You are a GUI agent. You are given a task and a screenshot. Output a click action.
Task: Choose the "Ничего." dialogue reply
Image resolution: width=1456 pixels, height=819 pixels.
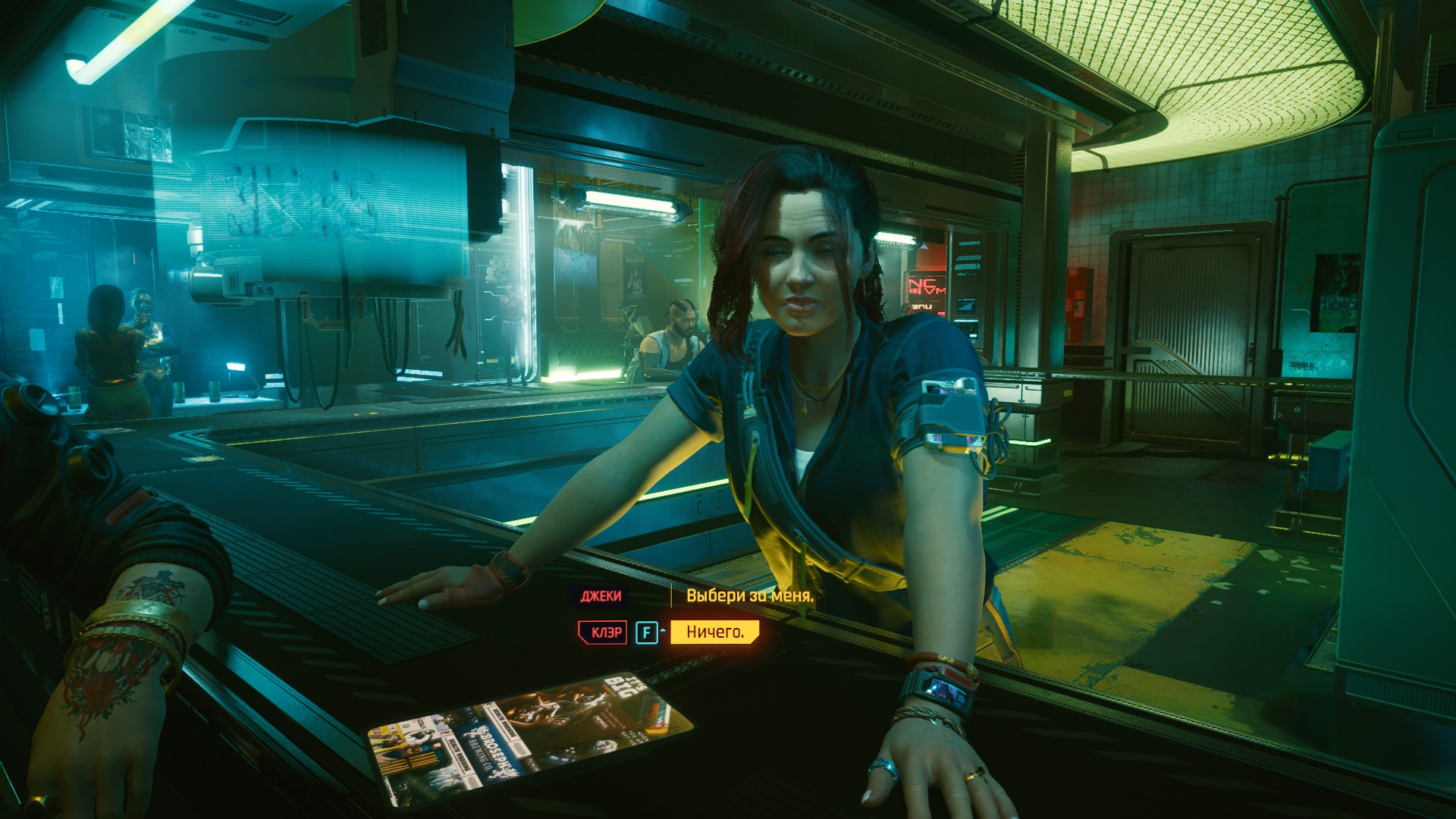point(714,632)
